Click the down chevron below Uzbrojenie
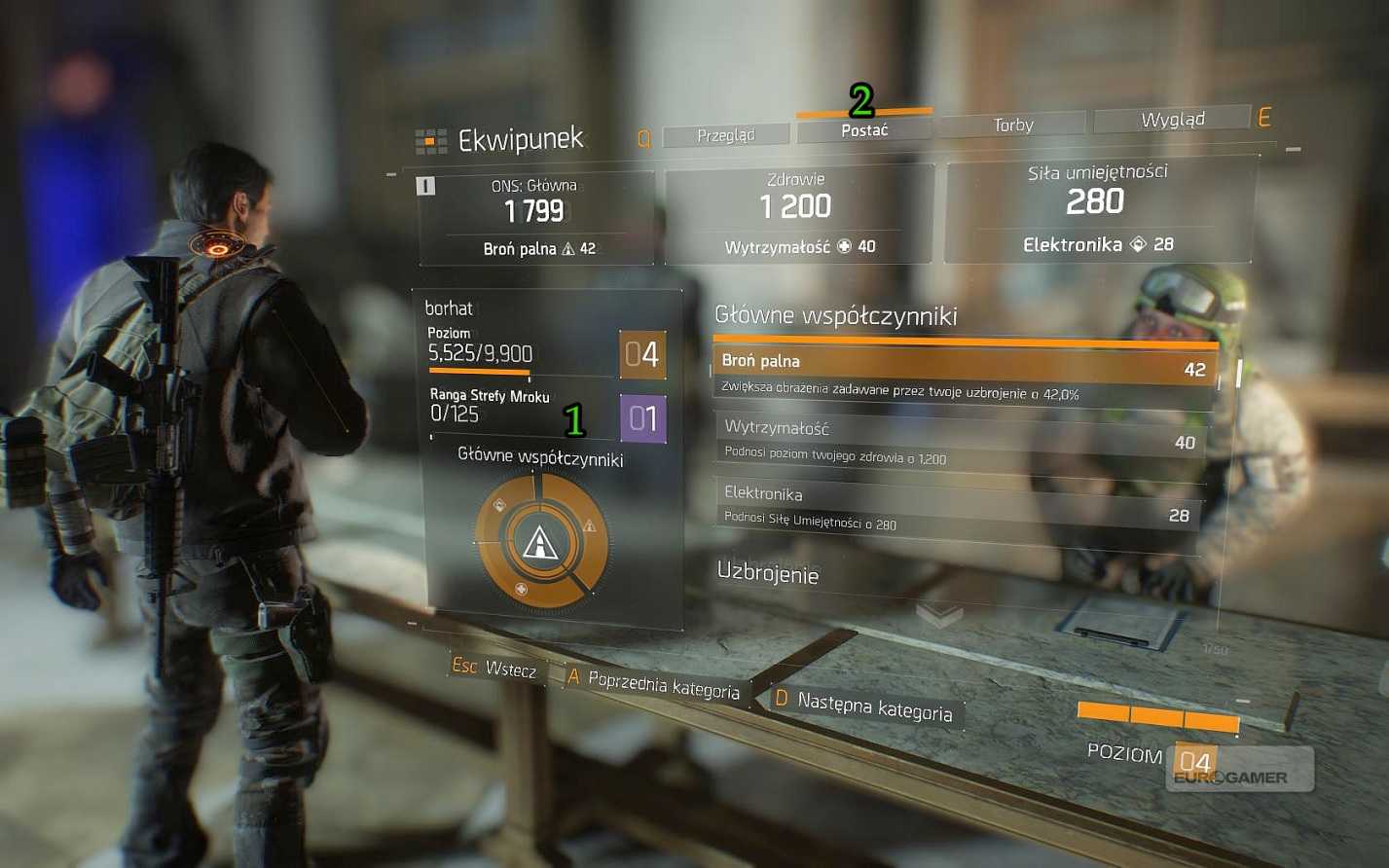Viewport: 1389px width, 868px height. [939, 615]
